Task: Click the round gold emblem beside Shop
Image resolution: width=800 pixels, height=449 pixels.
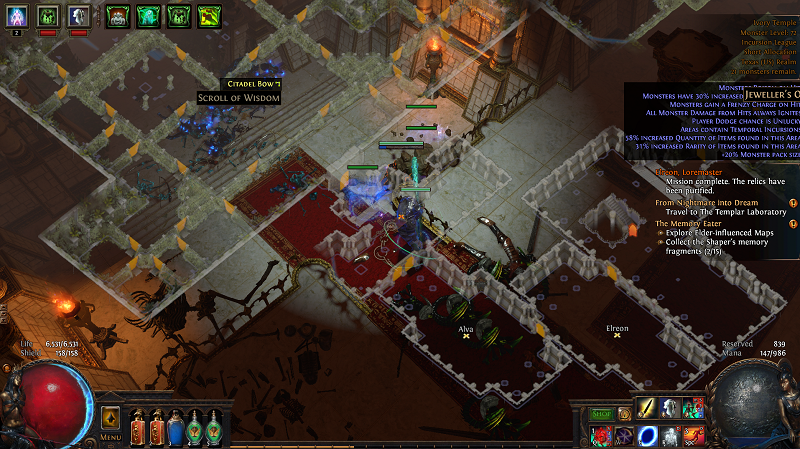Action: 624,413
